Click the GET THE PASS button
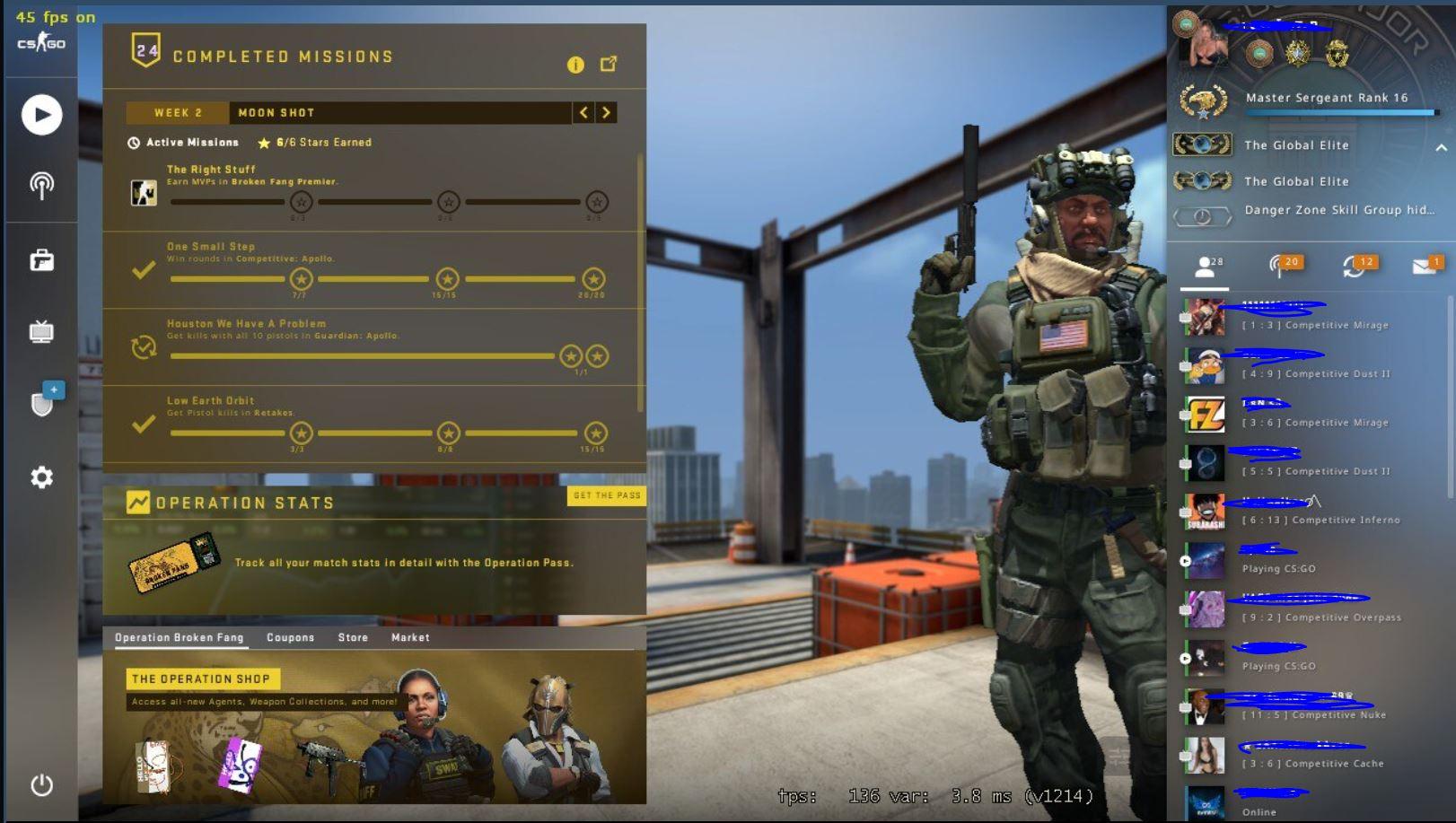 coord(607,495)
